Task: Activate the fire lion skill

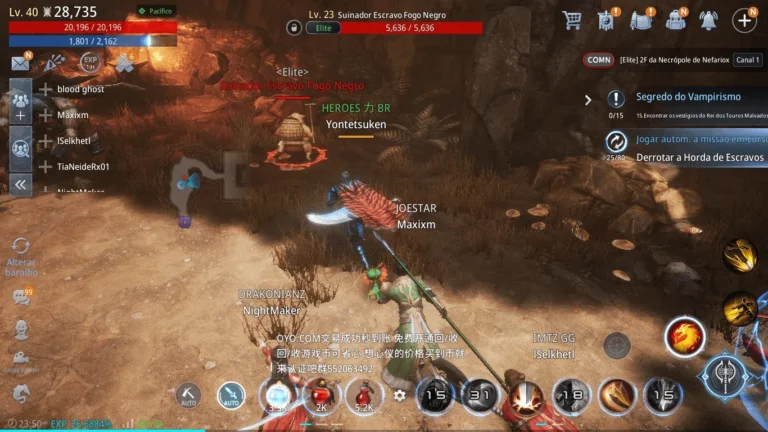Action: [684, 337]
